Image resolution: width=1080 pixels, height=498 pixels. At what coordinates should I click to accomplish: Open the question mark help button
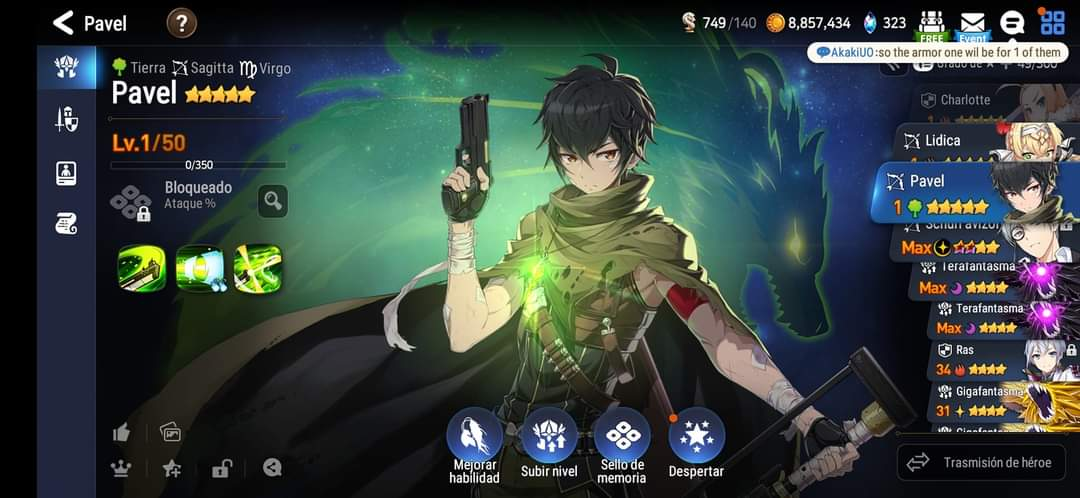coord(181,22)
